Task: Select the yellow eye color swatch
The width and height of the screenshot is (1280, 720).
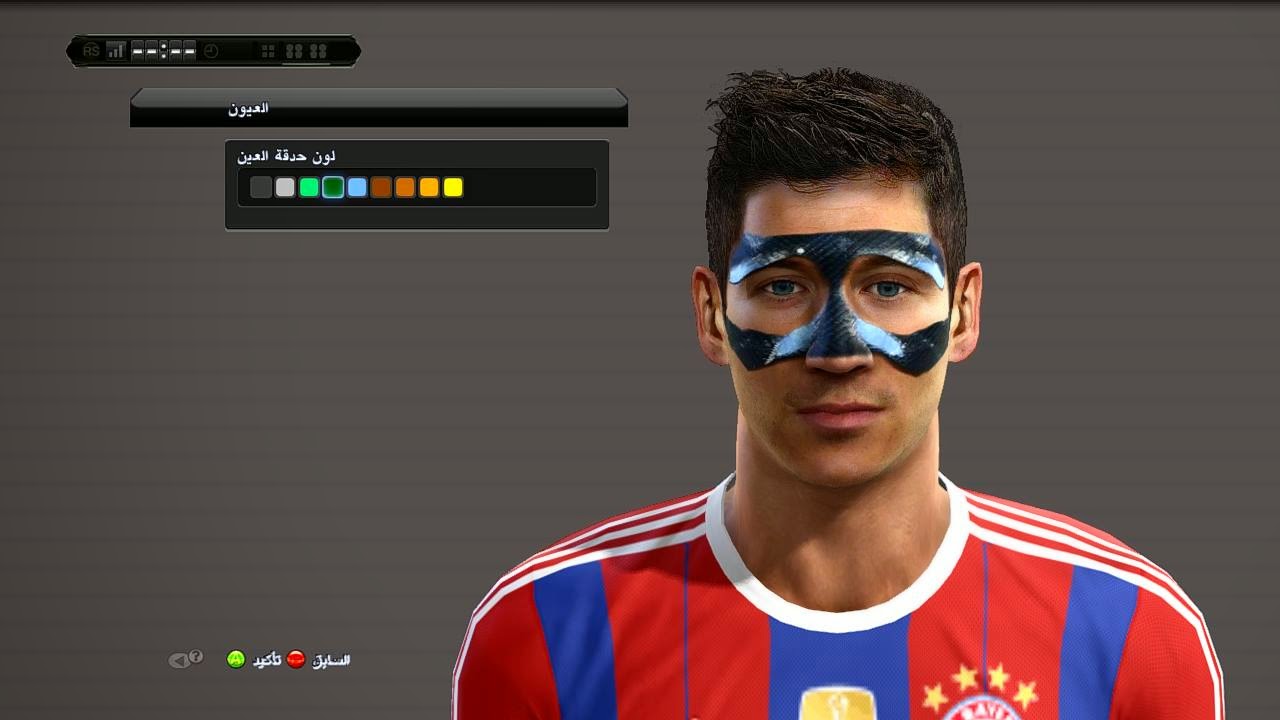Action: 452,187
